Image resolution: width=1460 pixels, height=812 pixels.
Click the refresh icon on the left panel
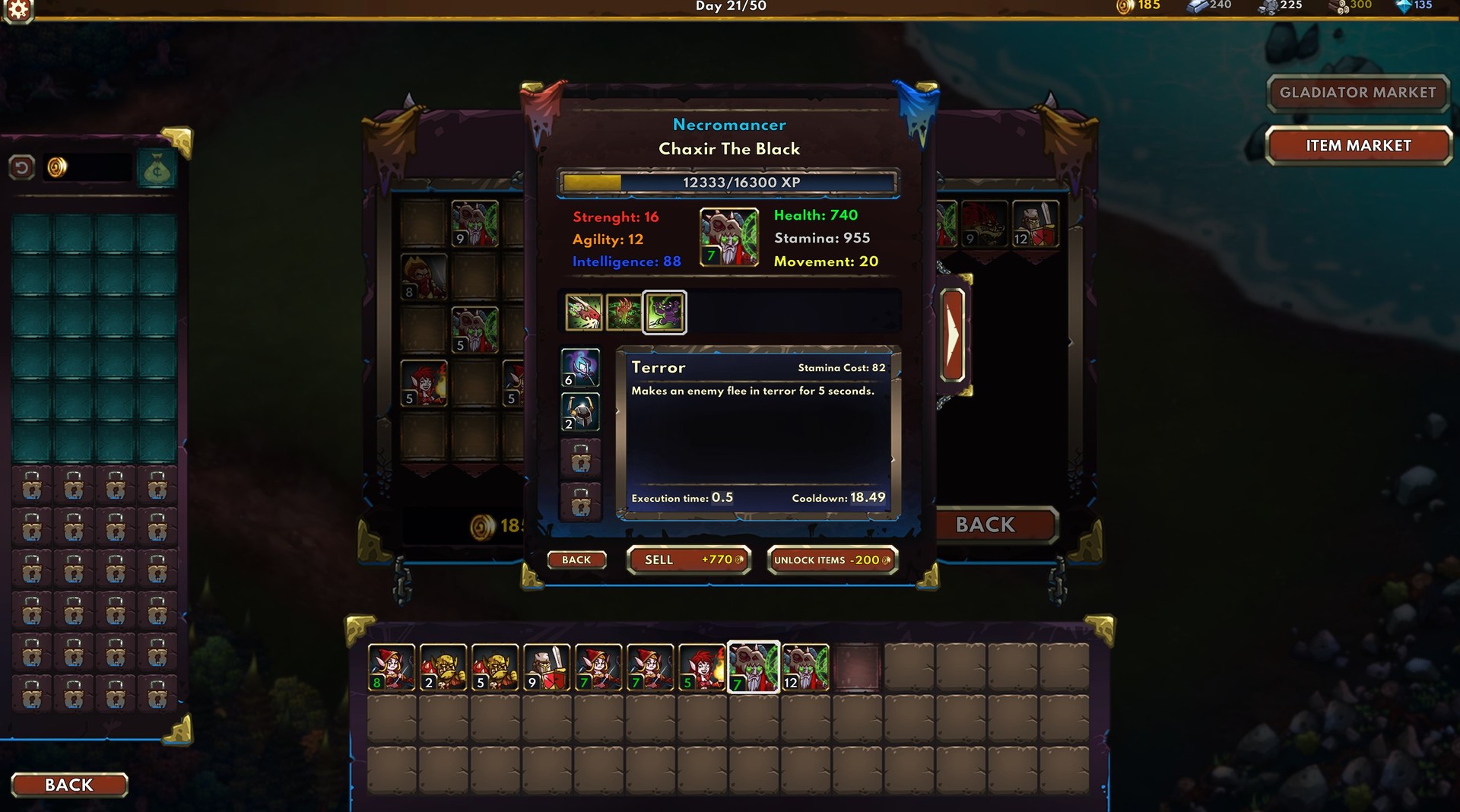[20, 166]
